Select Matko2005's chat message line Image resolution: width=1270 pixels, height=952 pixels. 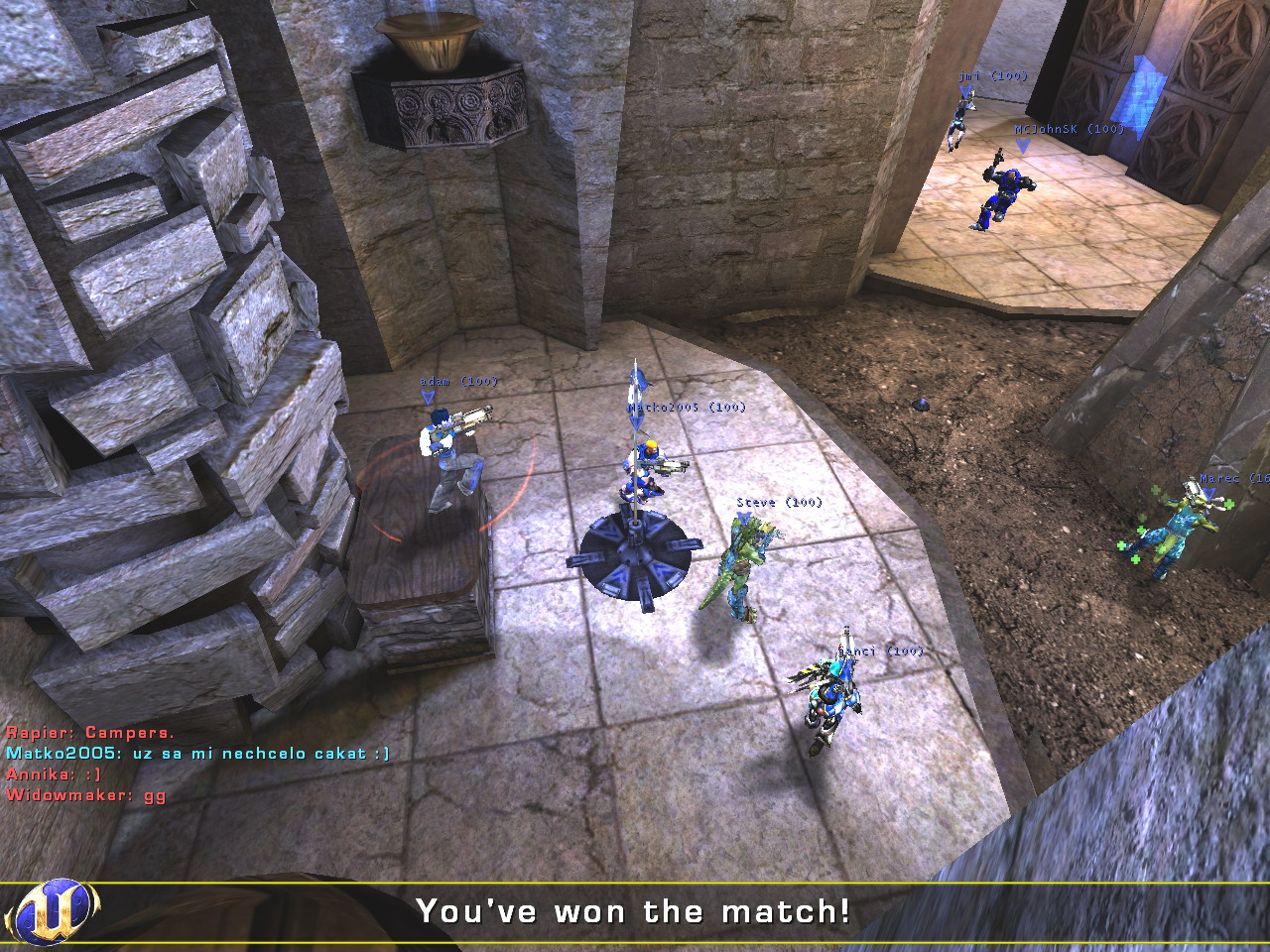click(x=197, y=754)
